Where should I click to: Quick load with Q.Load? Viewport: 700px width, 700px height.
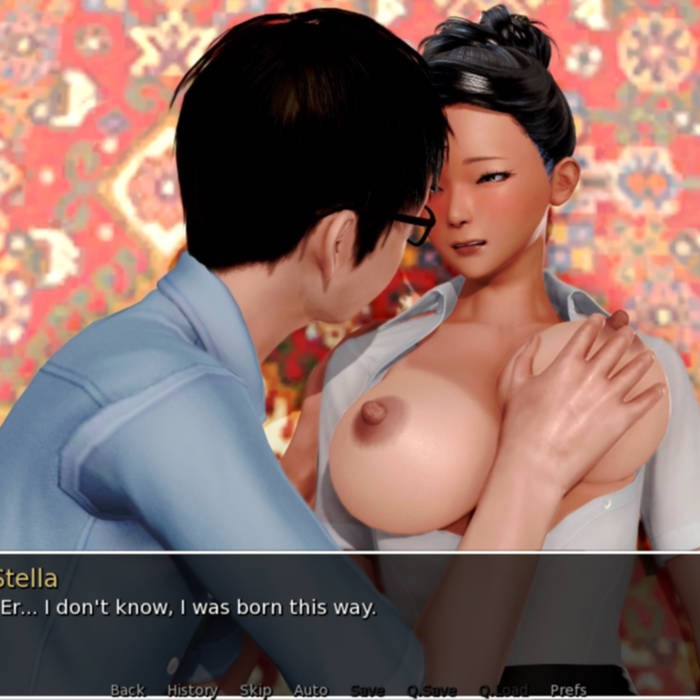coord(503,689)
